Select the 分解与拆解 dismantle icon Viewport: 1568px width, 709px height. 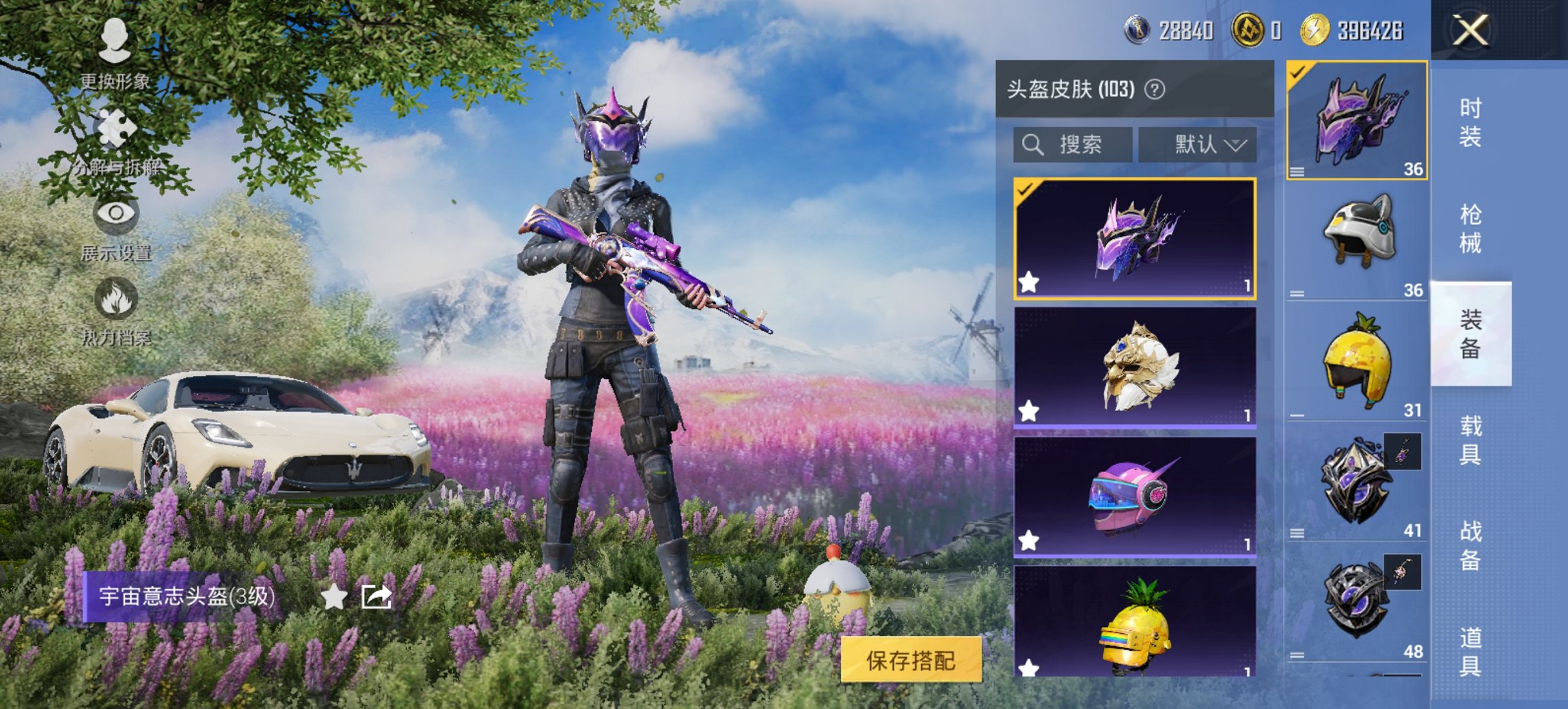pyautogui.click(x=116, y=126)
